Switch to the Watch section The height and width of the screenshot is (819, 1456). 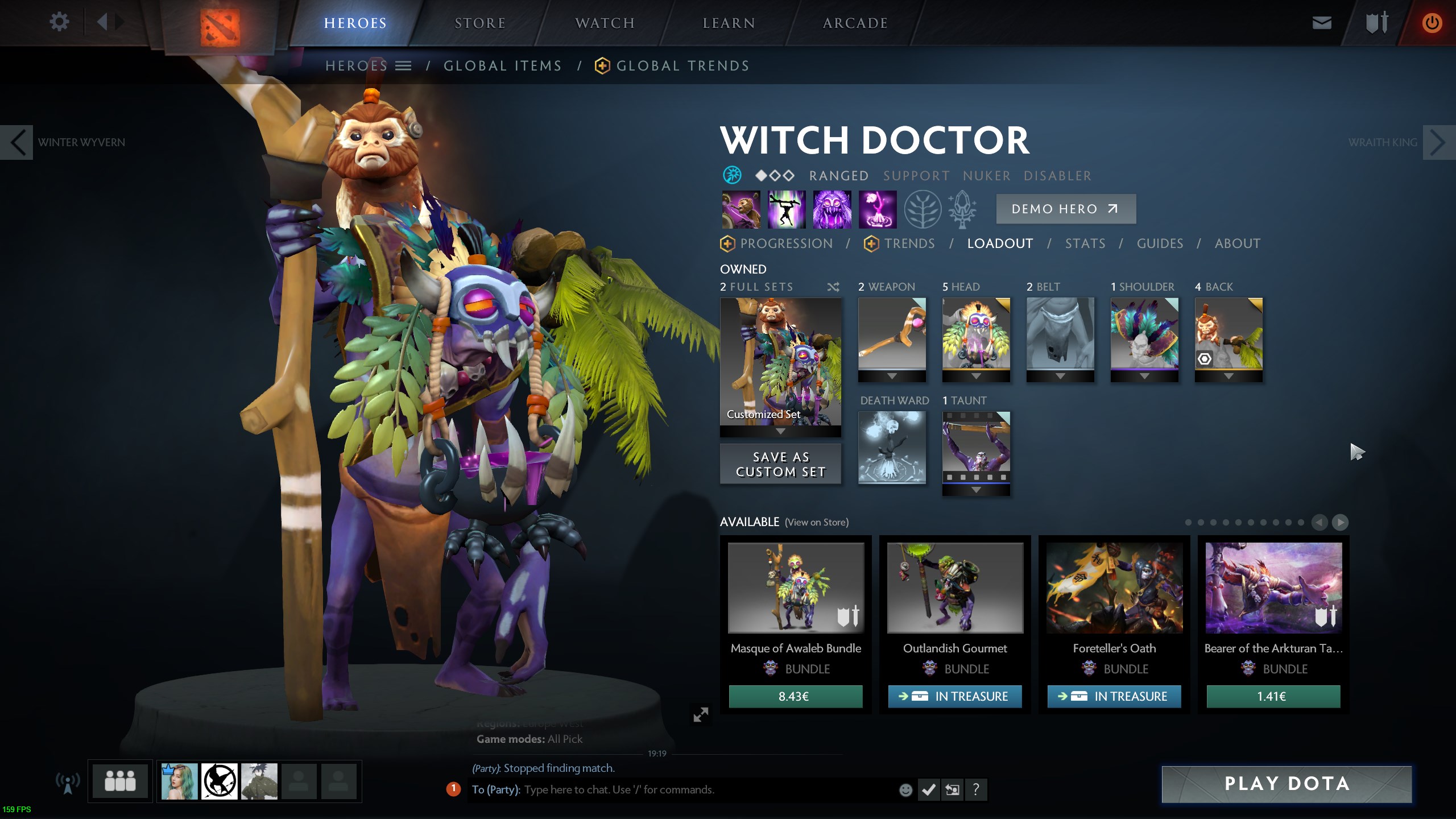click(x=605, y=23)
